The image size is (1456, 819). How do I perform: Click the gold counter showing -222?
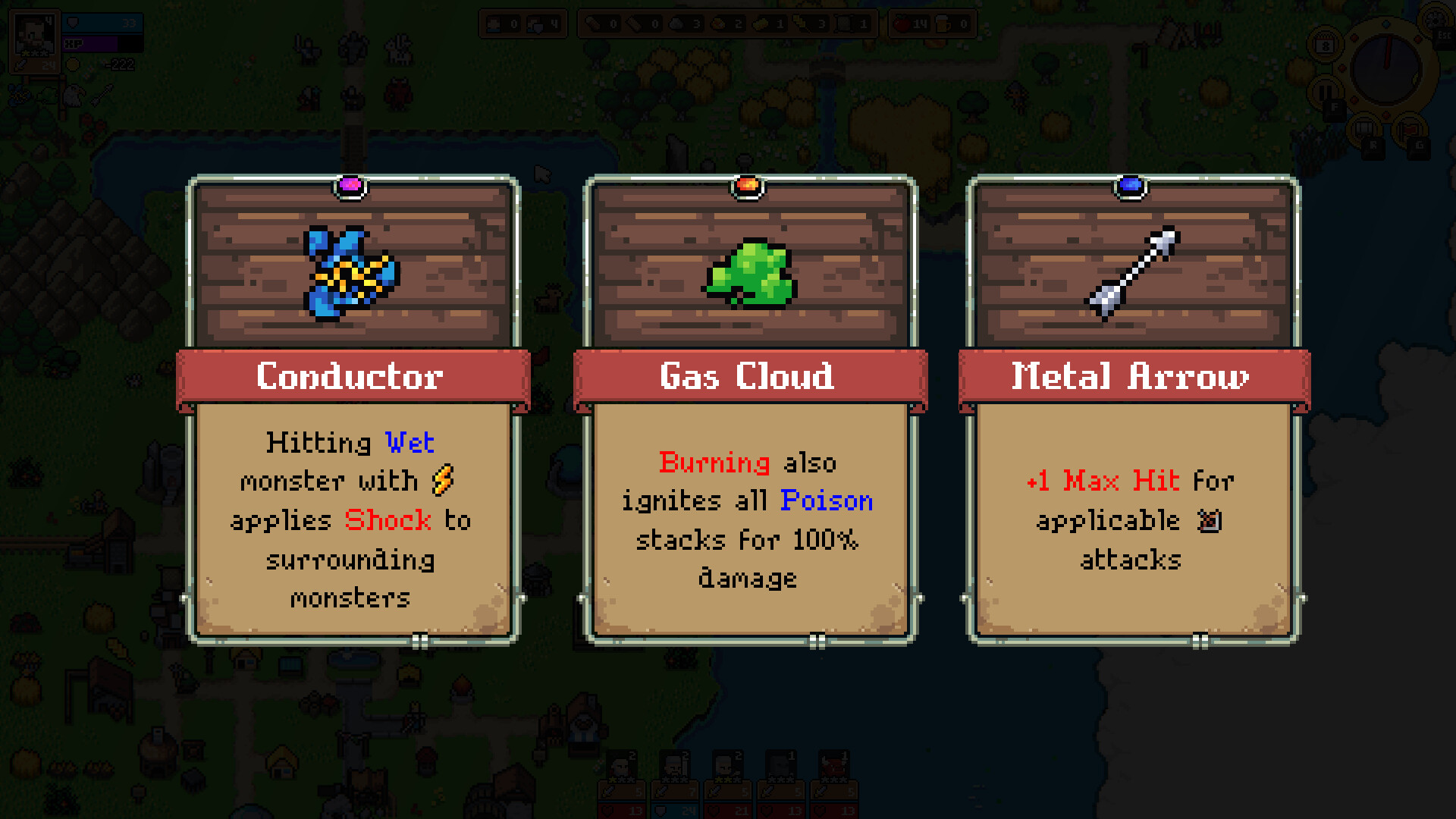pyautogui.click(x=121, y=65)
